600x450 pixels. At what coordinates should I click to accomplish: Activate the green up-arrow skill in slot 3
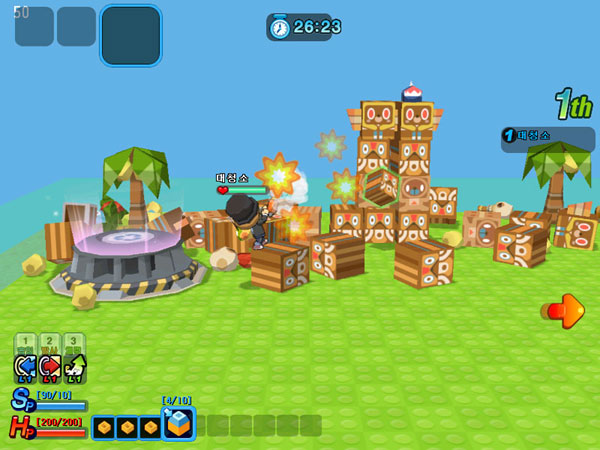(x=75, y=368)
